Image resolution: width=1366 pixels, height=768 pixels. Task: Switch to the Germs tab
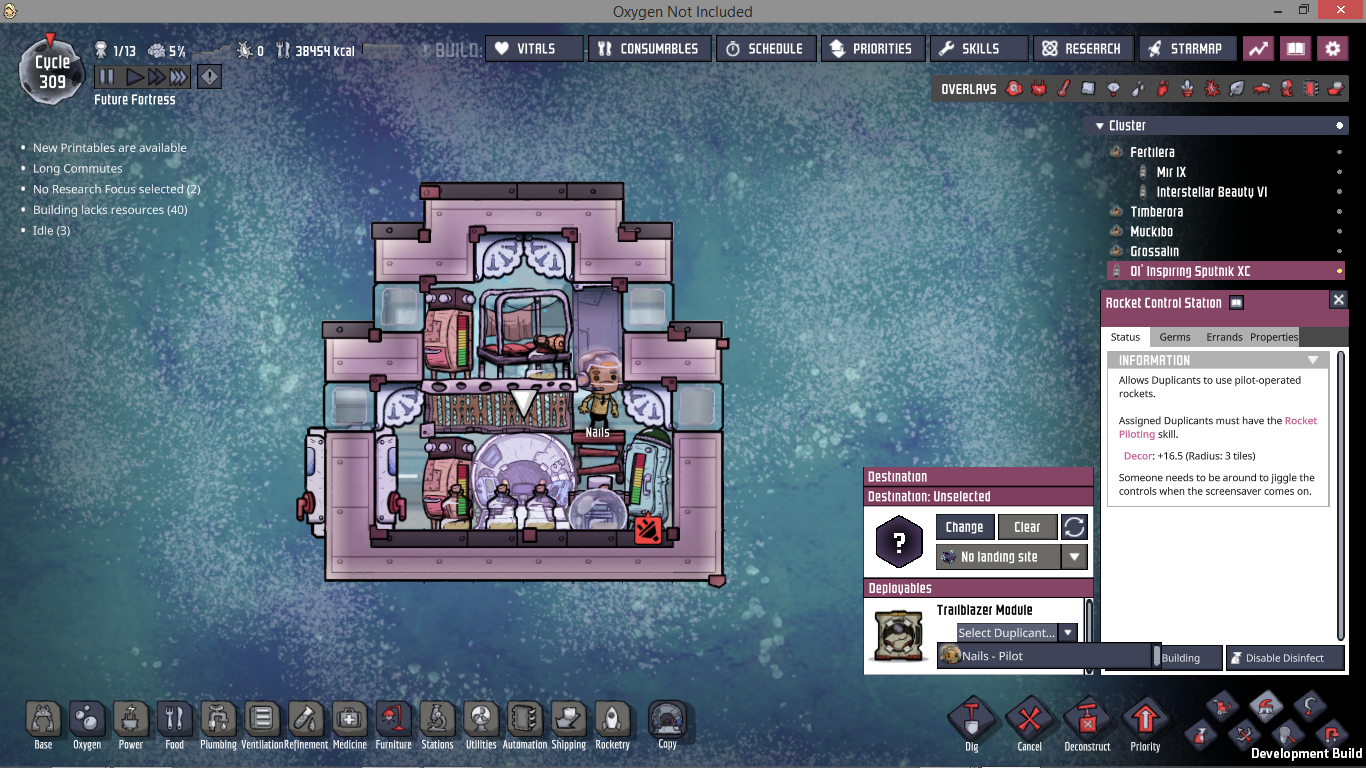pos(1174,337)
